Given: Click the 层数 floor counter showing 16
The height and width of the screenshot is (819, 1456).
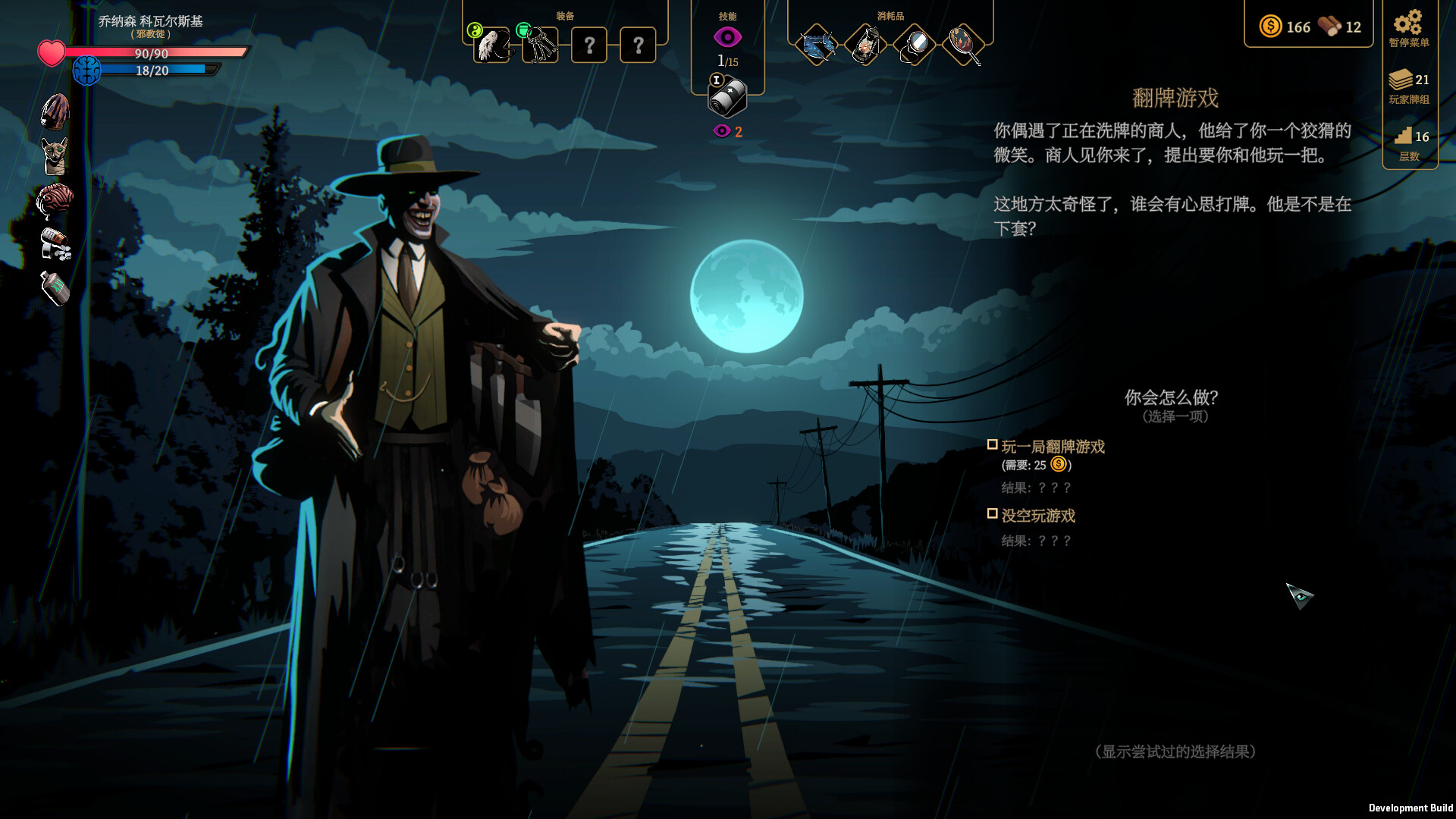Looking at the screenshot, I should click(x=1409, y=144).
